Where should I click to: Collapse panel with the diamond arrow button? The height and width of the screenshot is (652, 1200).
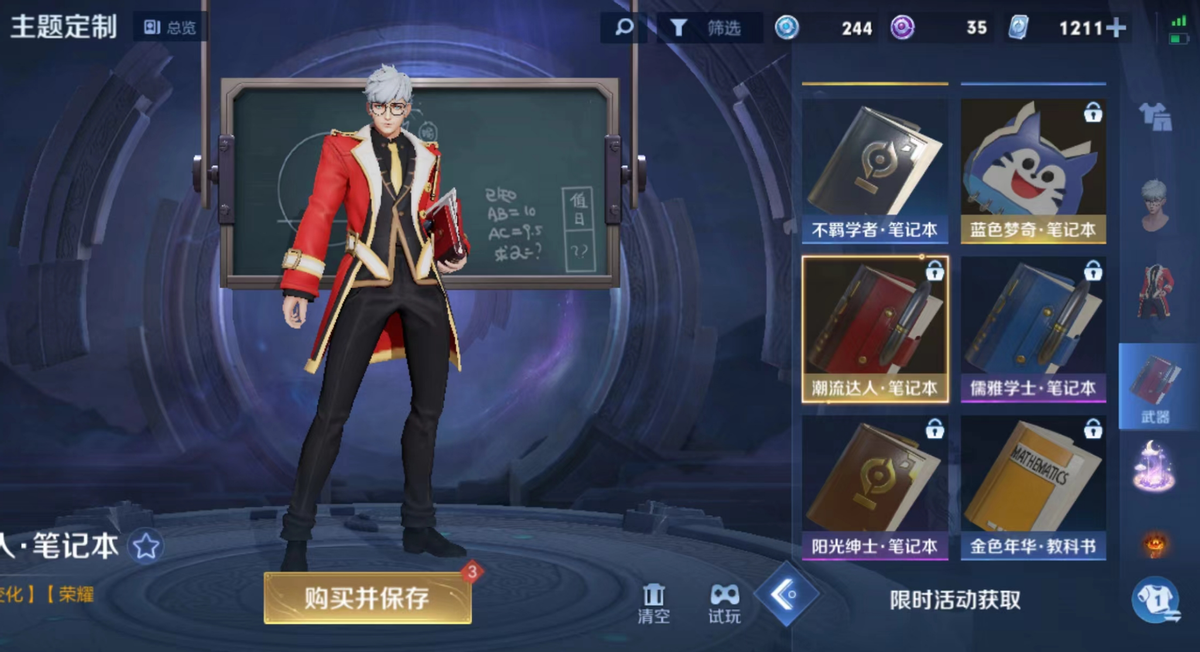786,594
